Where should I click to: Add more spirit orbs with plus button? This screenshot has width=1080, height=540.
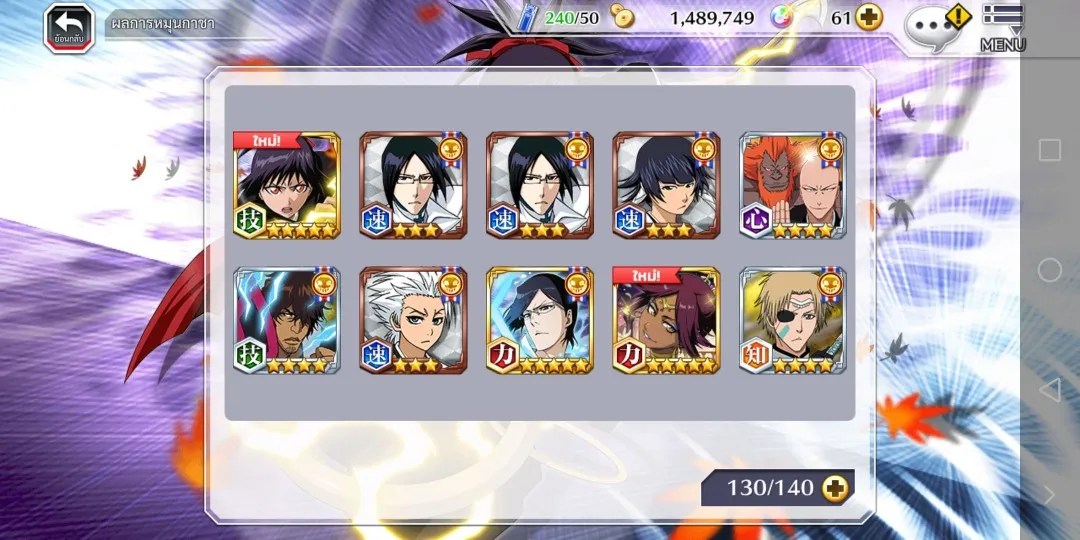pos(869,18)
